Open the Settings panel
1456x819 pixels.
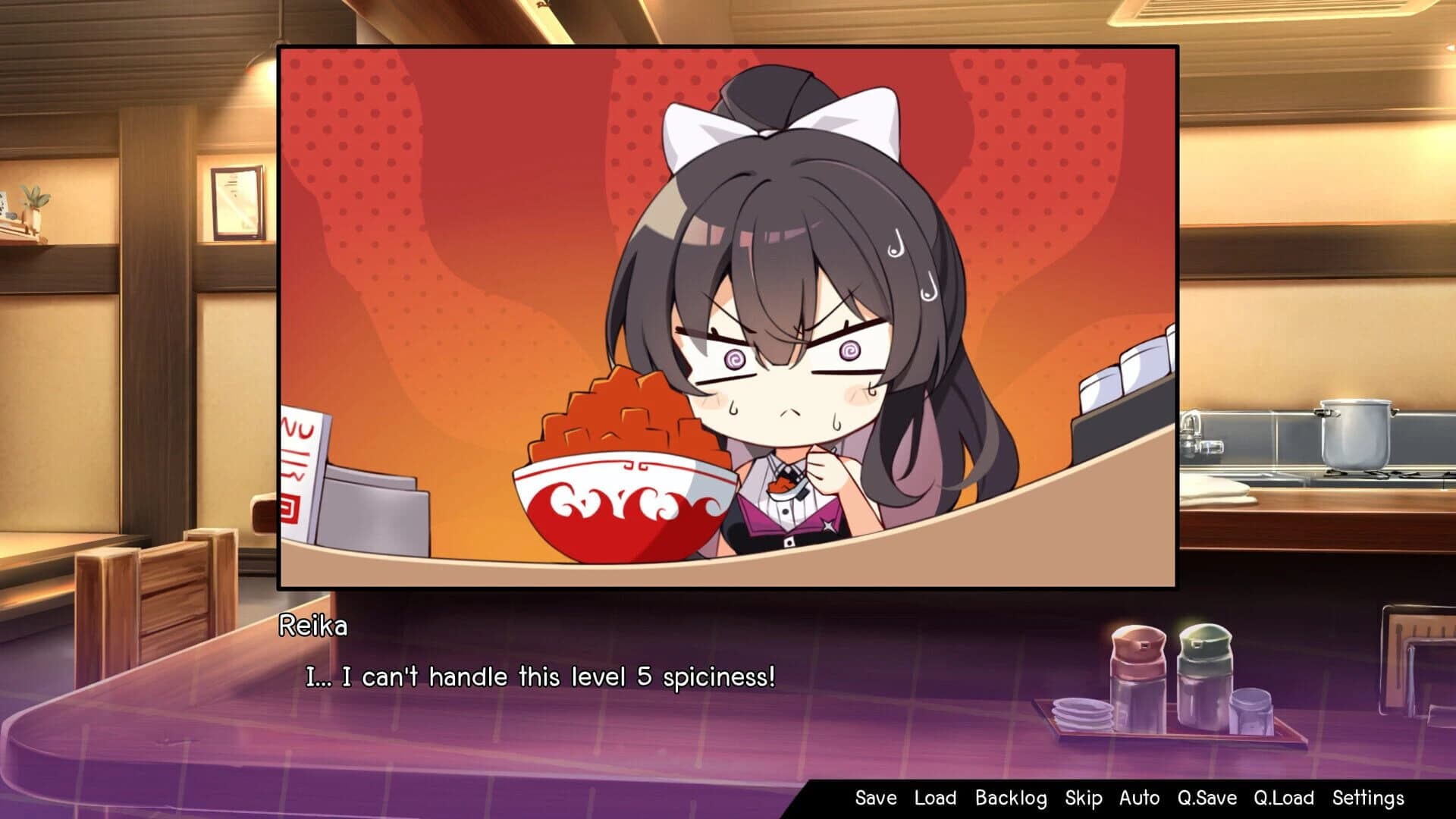coord(1369,798)
